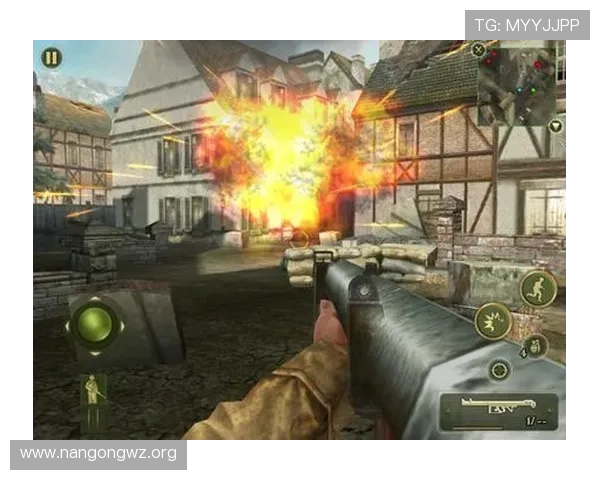This screenshot has height=480, width=600.
Task: Tap the down-arrow button below the minimap
Action: tap(555, 127)
